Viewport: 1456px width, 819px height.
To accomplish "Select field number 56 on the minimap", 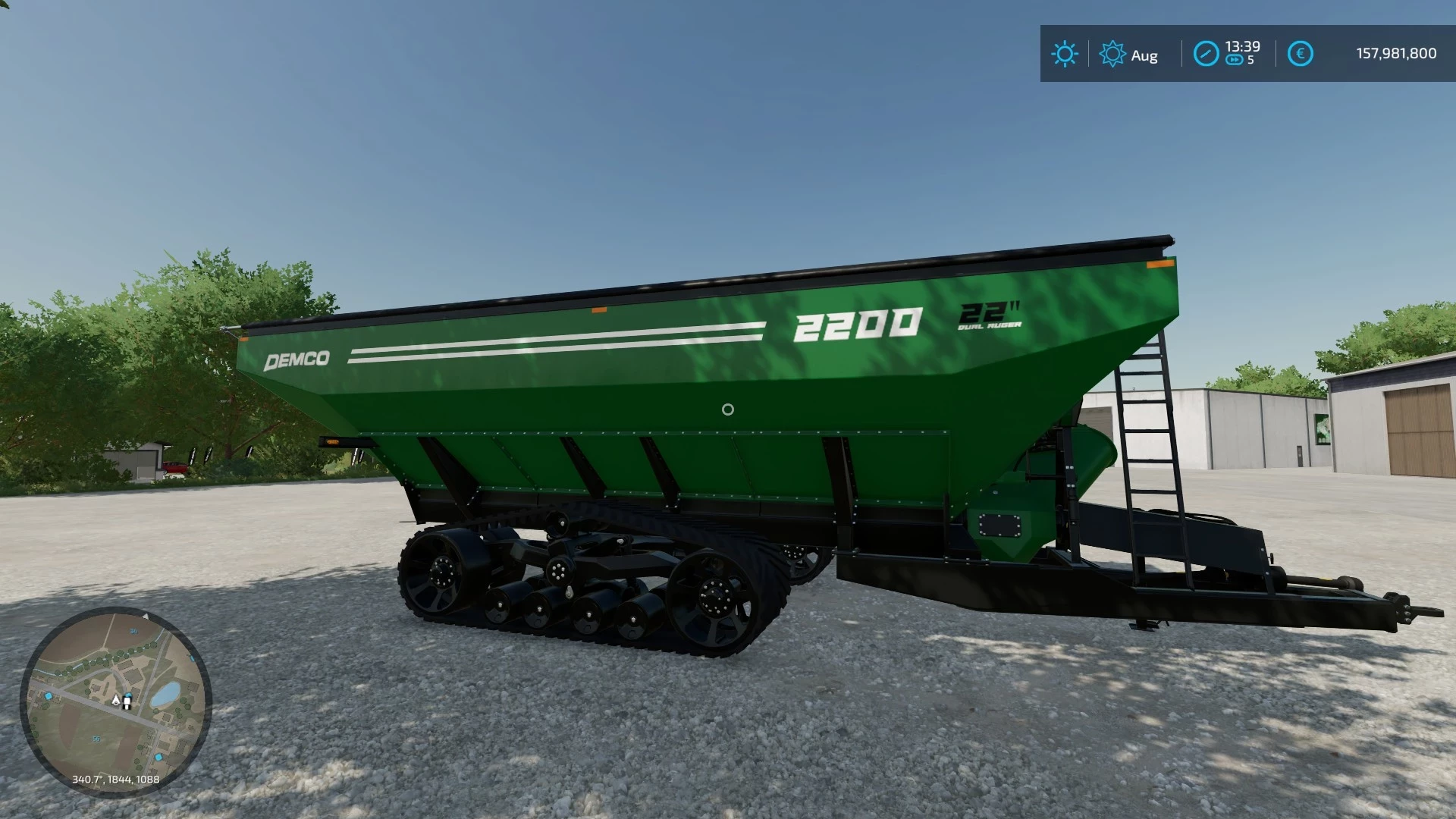I will [x=96, y=738].
